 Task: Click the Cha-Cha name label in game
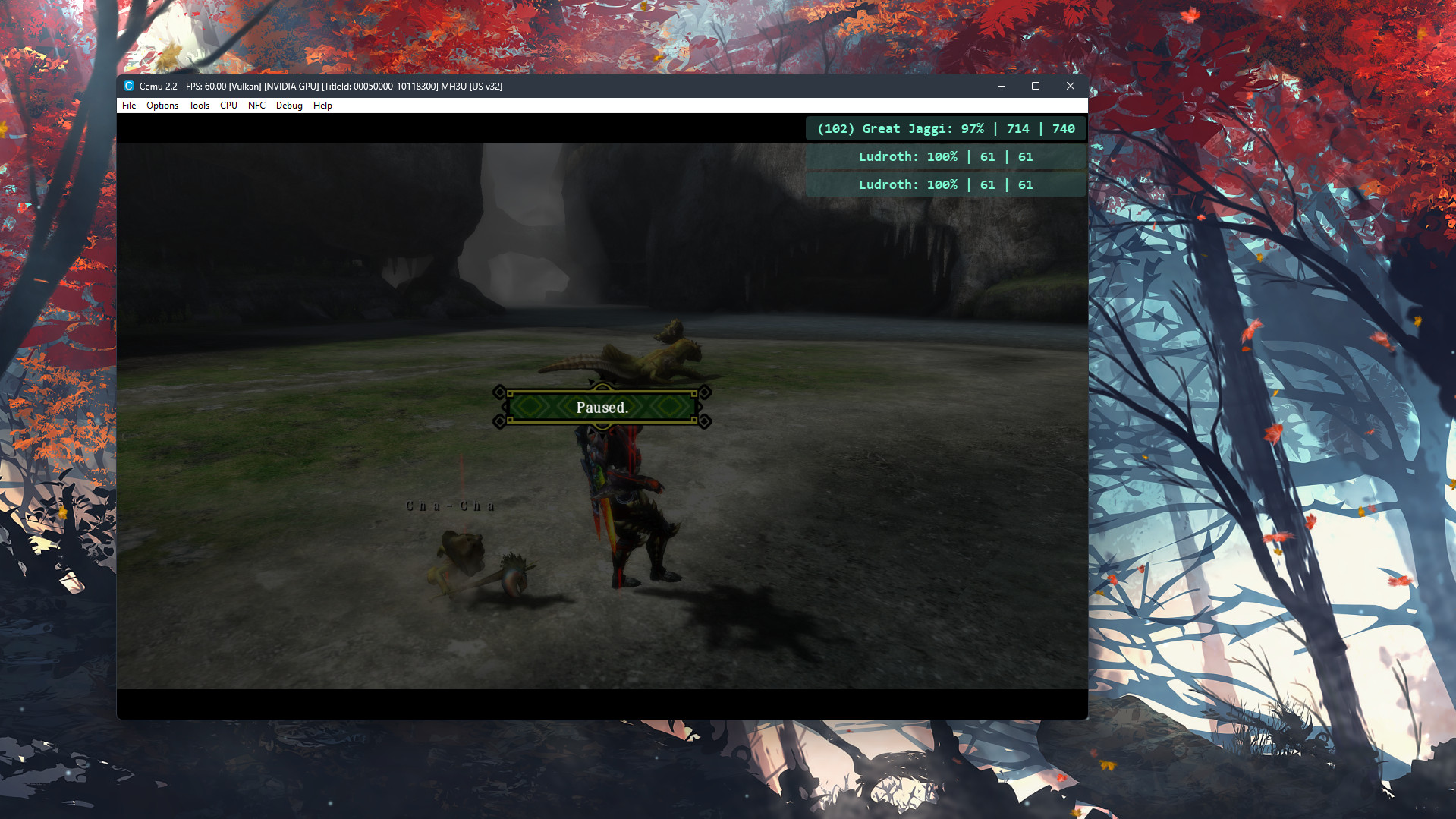[x=449, y=505]
